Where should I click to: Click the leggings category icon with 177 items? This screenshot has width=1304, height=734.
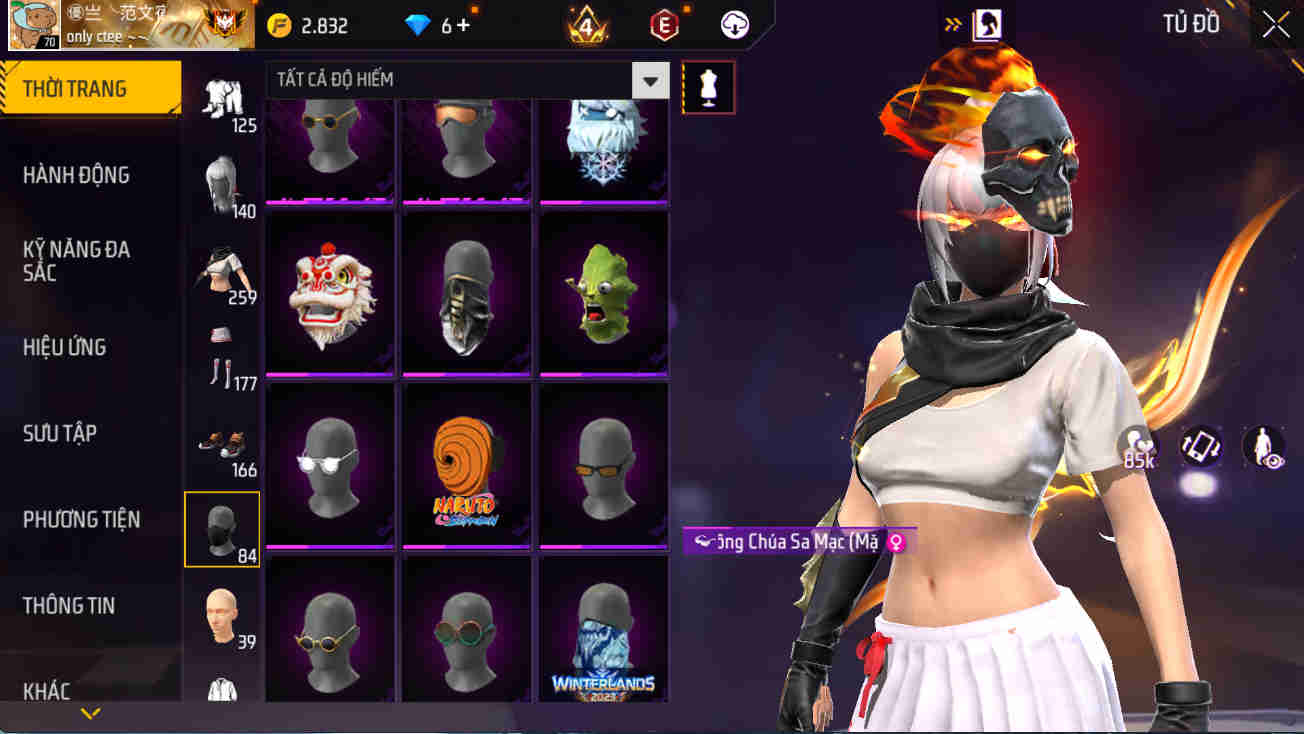pos(222,355)
